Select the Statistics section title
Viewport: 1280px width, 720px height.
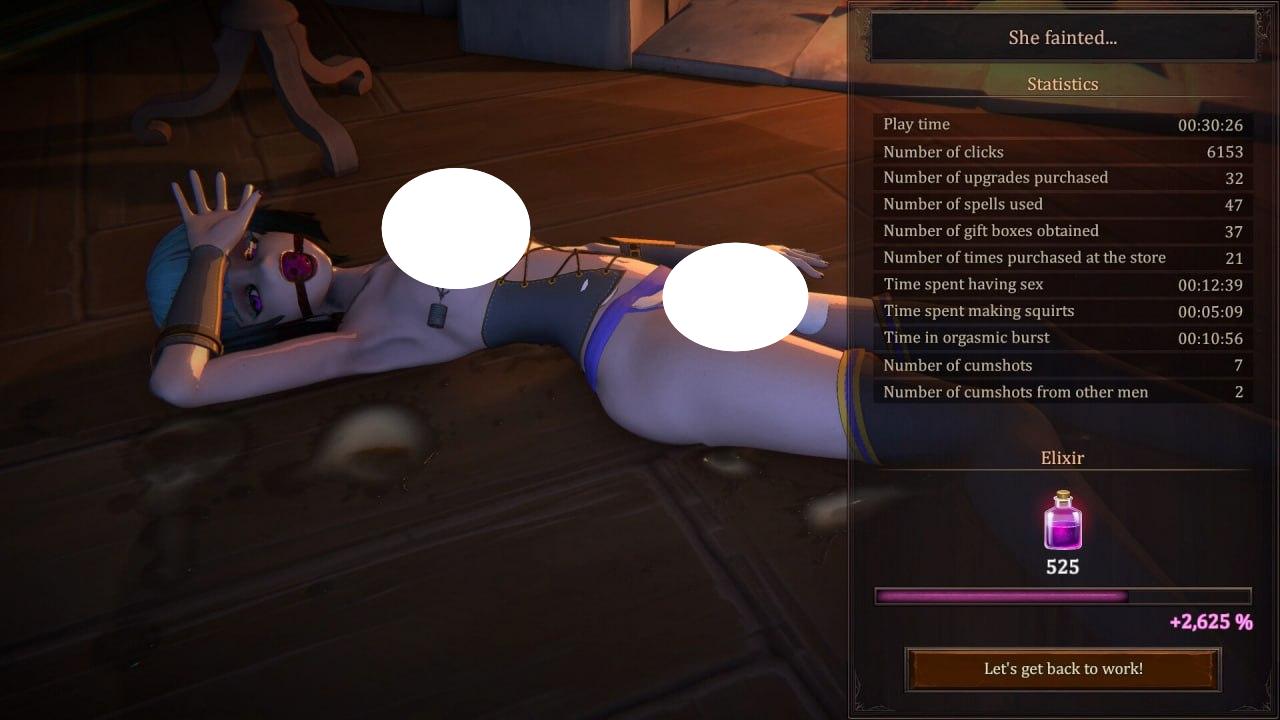pos(1062,84)
